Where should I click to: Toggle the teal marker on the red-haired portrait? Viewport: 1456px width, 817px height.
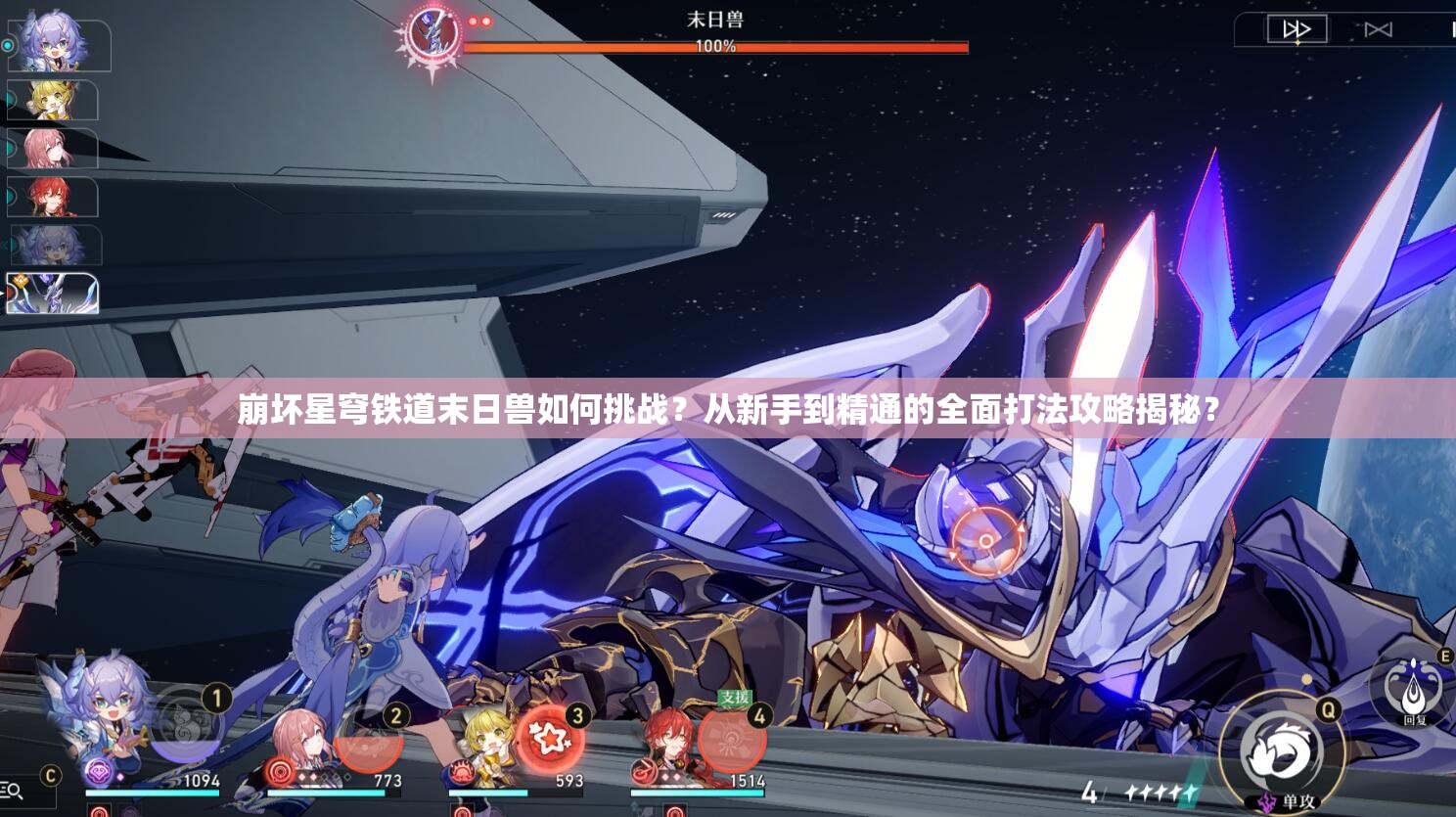click(x=7, y=197)
